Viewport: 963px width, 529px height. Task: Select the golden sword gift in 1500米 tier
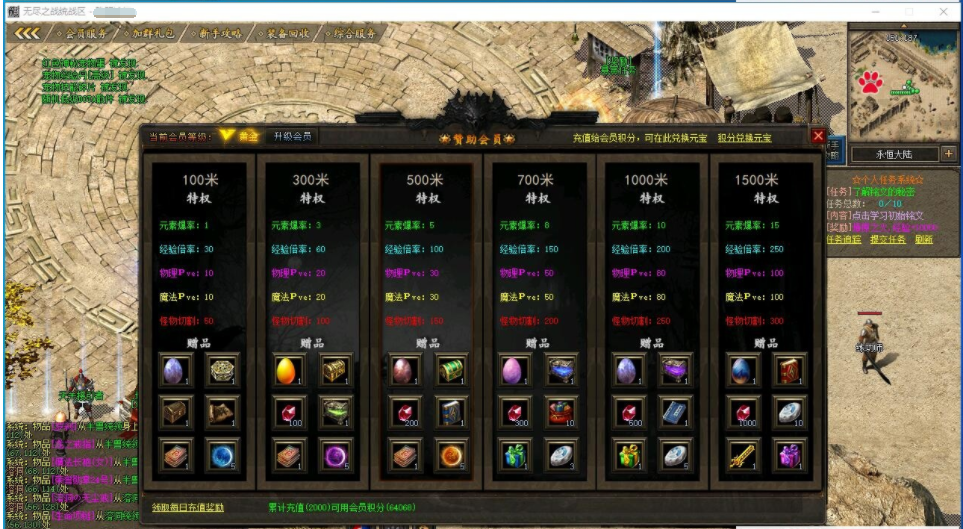743,455
